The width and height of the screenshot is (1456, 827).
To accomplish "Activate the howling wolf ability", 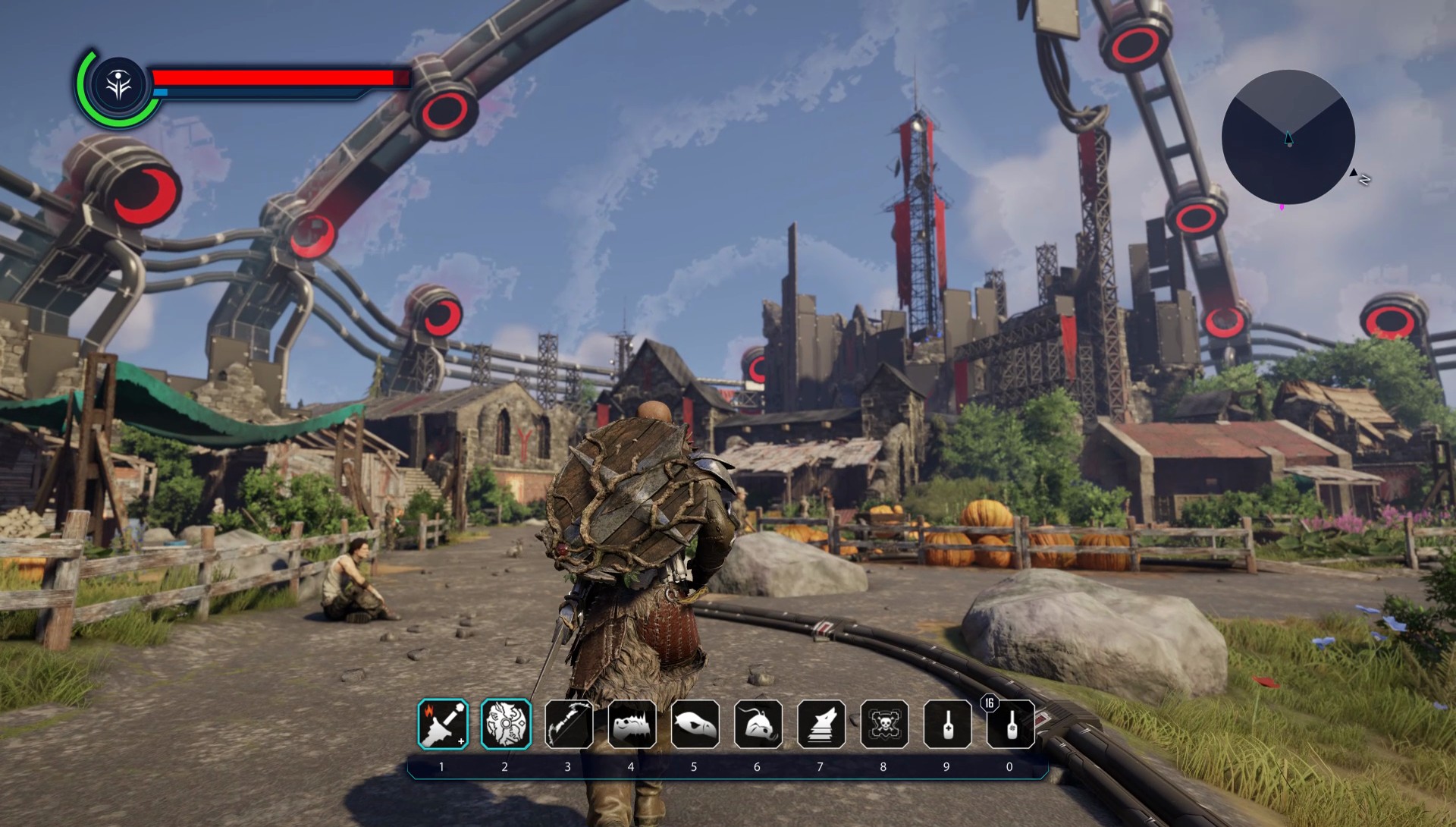I will tap(821, 724).
